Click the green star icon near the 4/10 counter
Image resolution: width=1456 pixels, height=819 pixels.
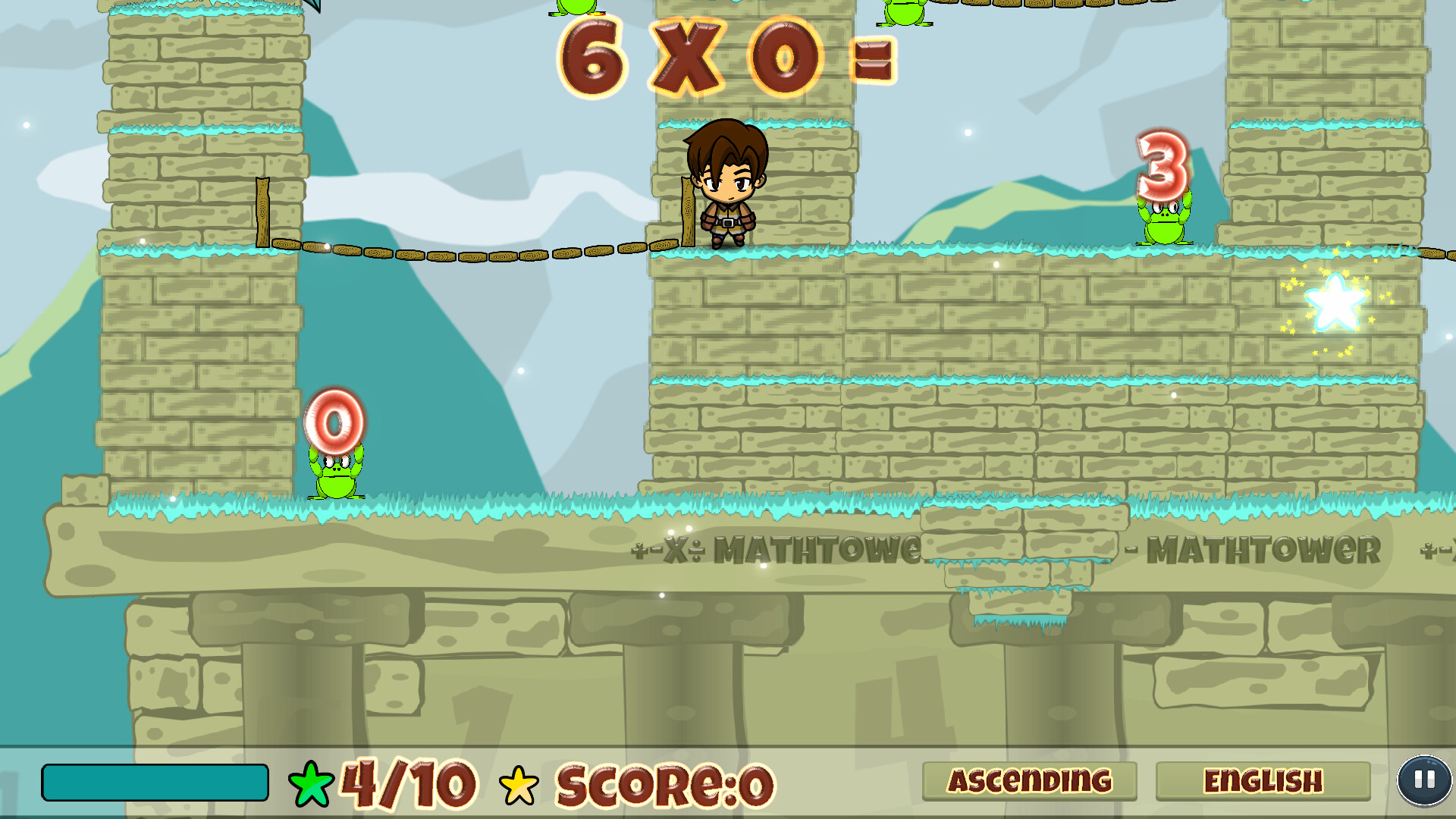312,781
